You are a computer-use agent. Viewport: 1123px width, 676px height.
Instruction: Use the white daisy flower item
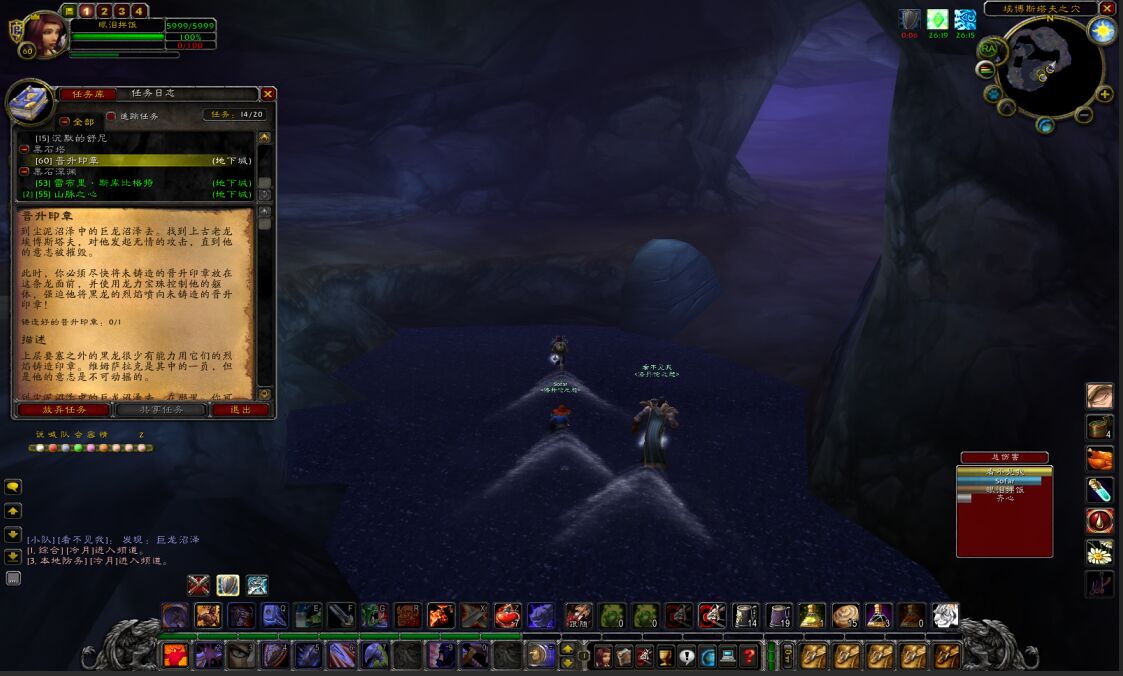(1099, 553)
